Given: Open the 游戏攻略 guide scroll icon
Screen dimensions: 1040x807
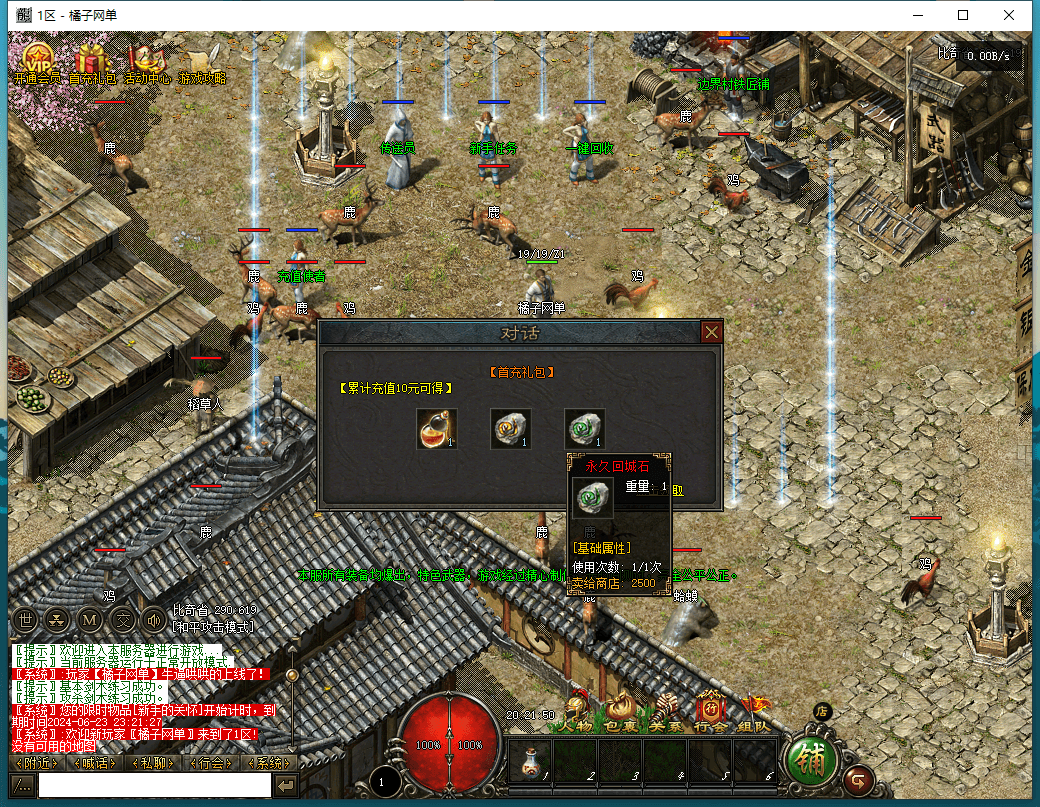Looking at the screenshot, I should (x=202, y=60).
